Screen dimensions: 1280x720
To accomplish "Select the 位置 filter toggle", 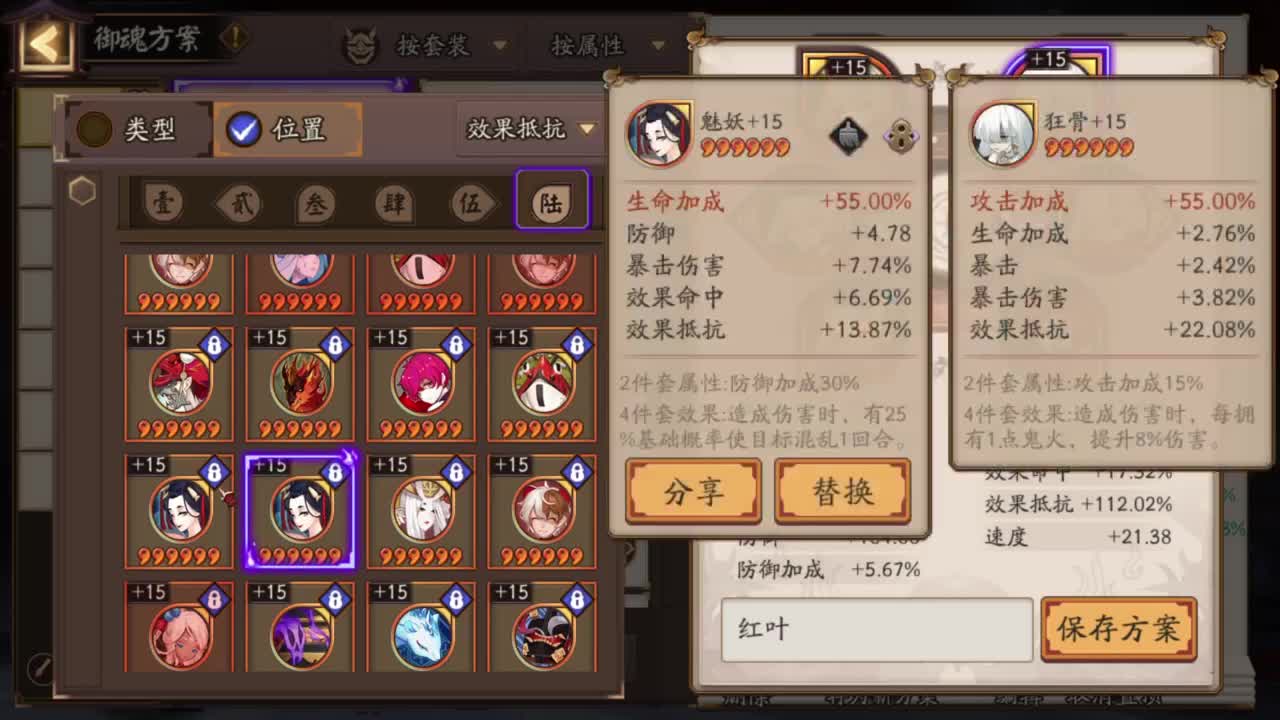I will point(287,129).
